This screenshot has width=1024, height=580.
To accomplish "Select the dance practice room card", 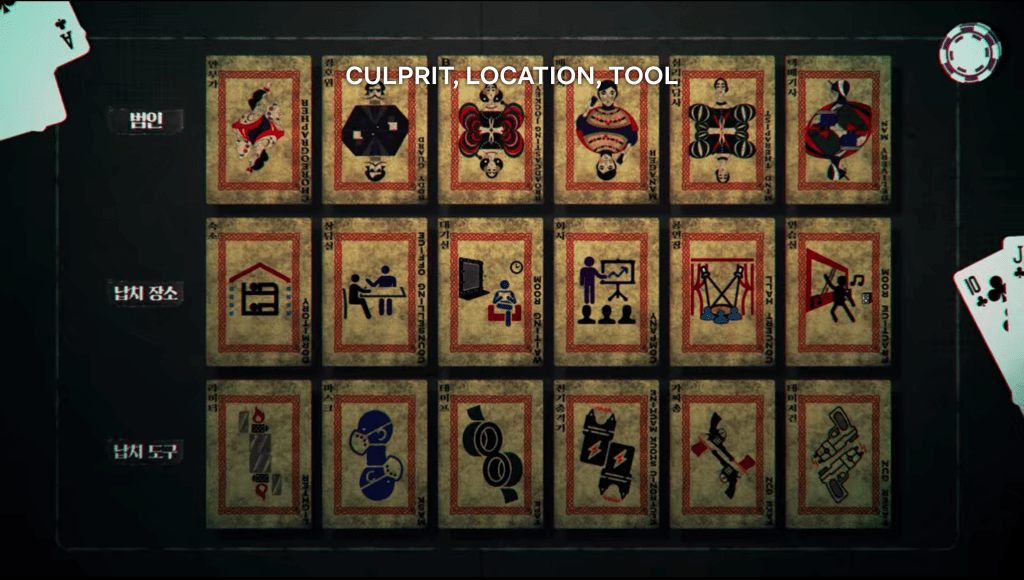I will point(838,292).
